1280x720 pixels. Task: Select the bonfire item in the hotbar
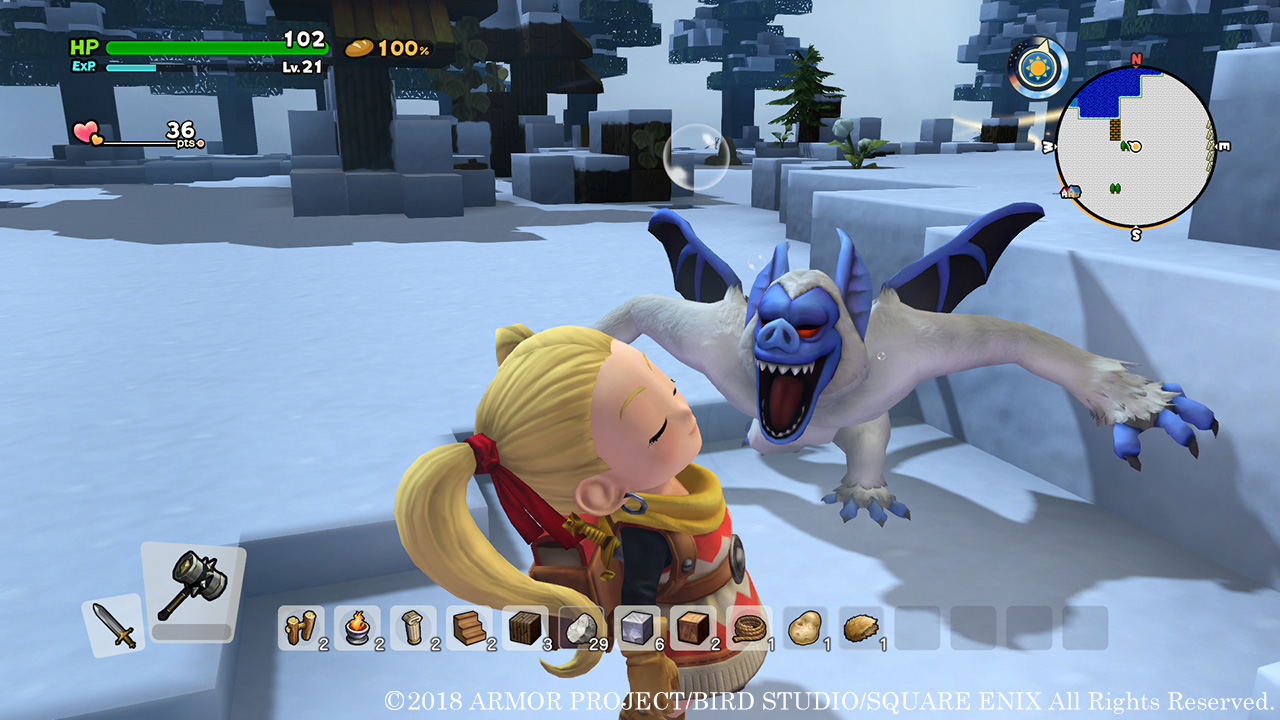coord(356,628)
